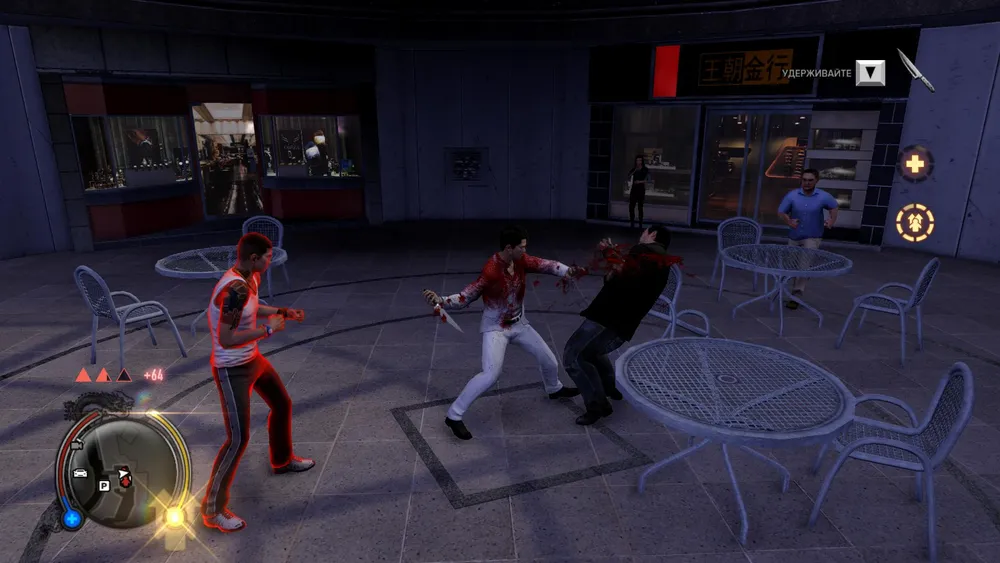Screen dimensions: 1000x563
Task: Click the health cross buff icon
Action: point(914,163)
